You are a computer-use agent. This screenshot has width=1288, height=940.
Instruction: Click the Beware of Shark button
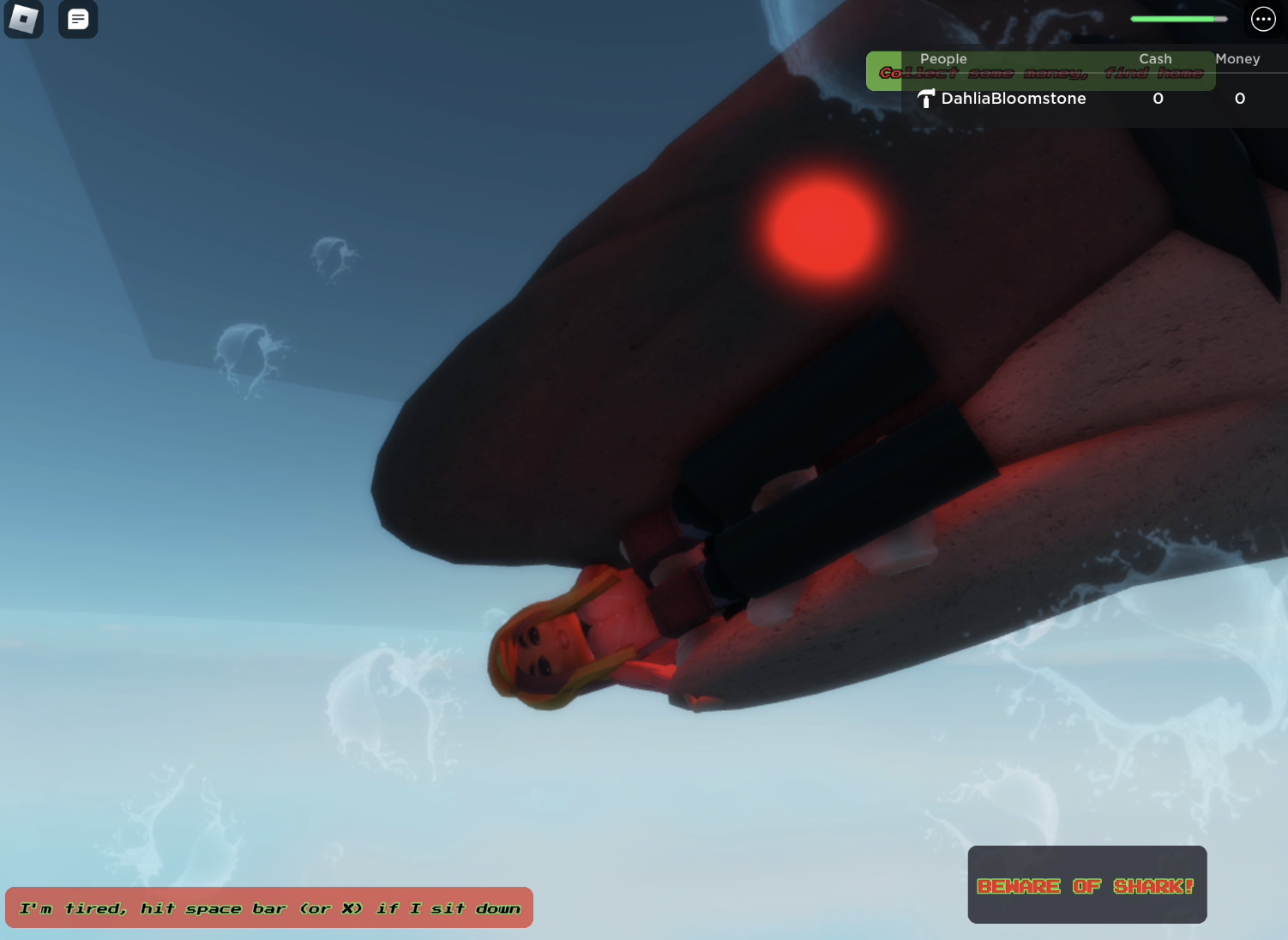pos(1086,885)
